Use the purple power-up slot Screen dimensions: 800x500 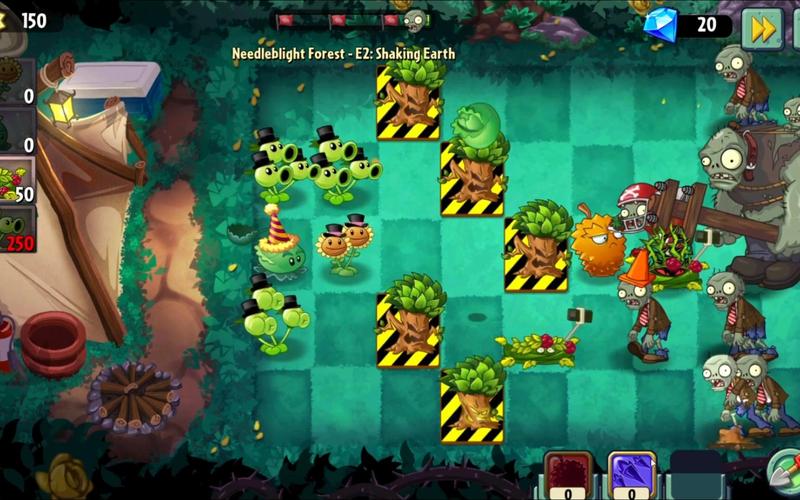click(632, 474)
